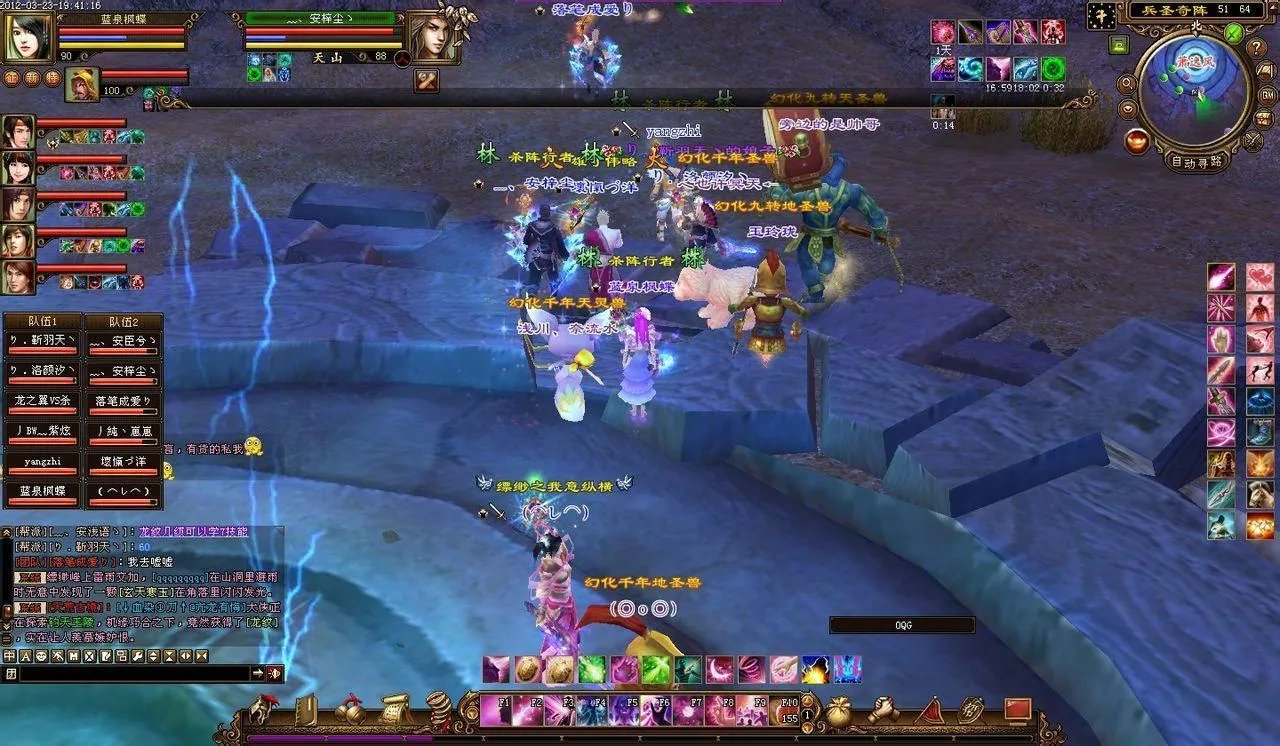Viewport: 1280px width, 746px height.
Task: Use the F1 hotbar skill
Action: click(x=496, y=710)
